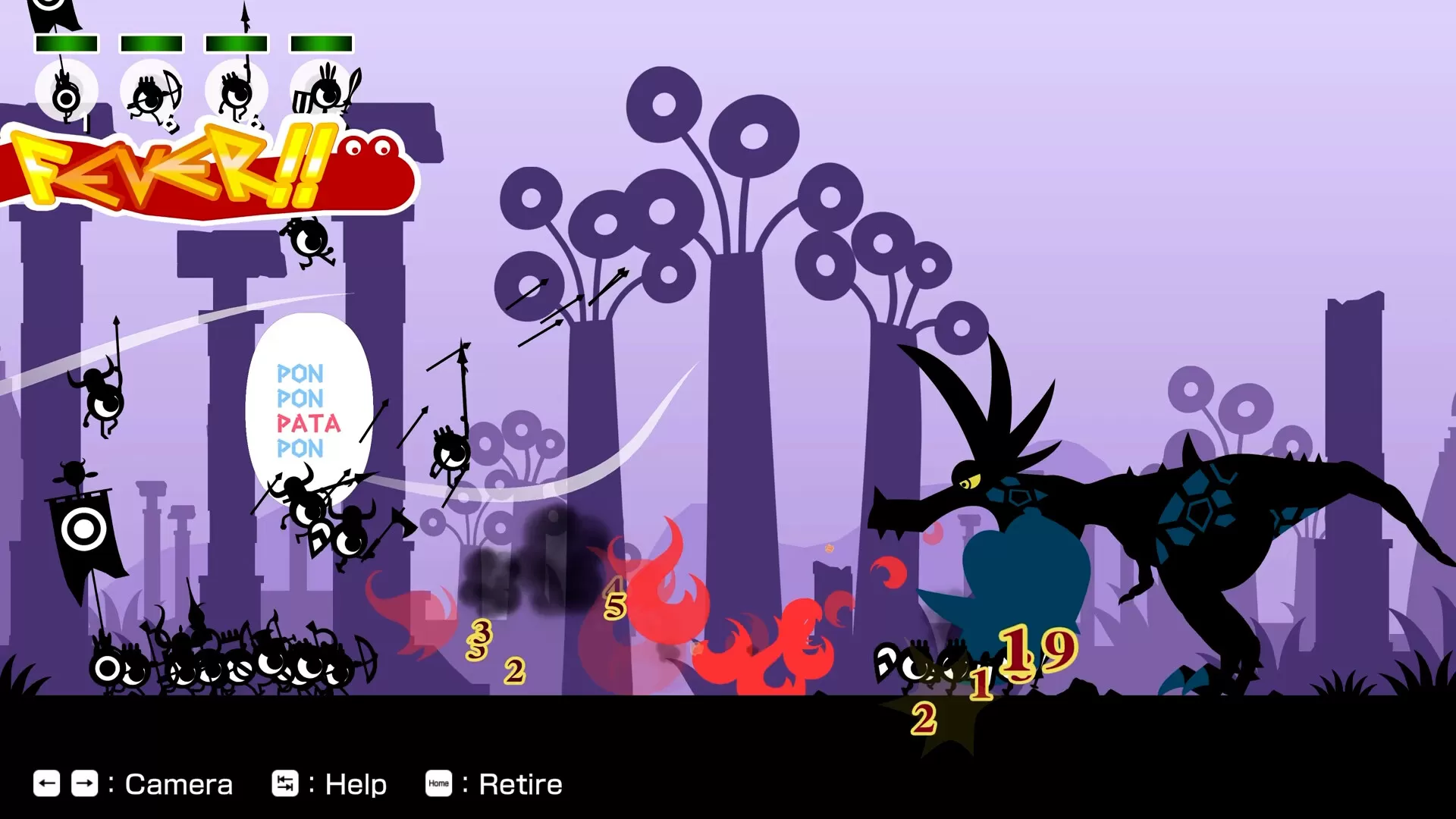Click the word PATA in the chant bubble
1456x819 pixels.
pos(307,424)
